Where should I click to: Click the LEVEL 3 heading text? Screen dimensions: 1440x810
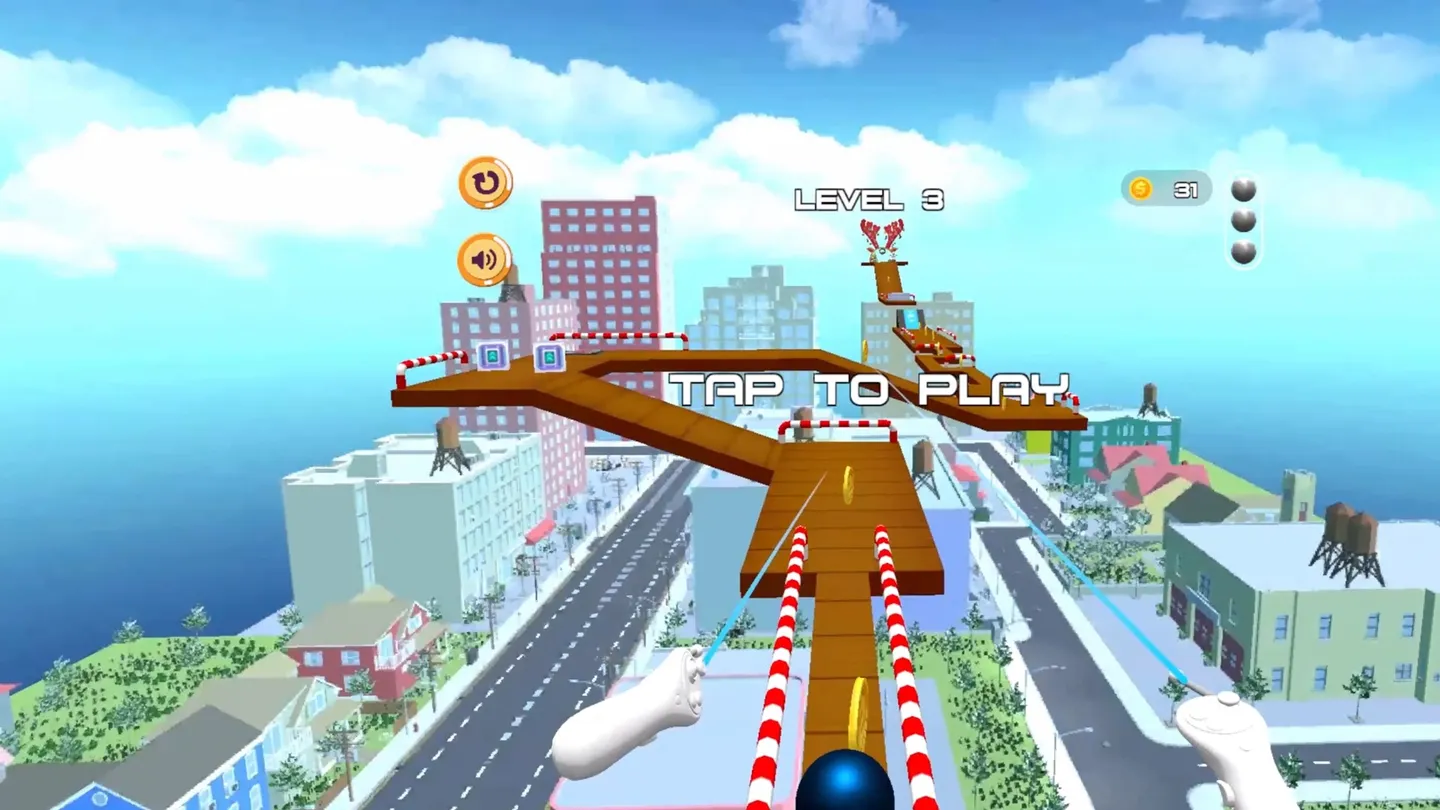[x=872, y=197]
